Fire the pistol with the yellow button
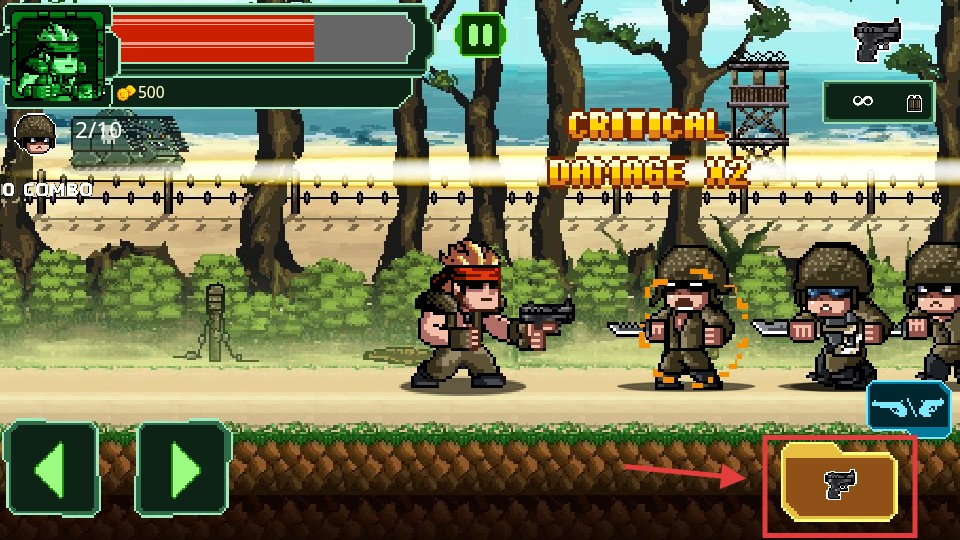The width and height of the screenshot is (960, 540). point(839,485)
